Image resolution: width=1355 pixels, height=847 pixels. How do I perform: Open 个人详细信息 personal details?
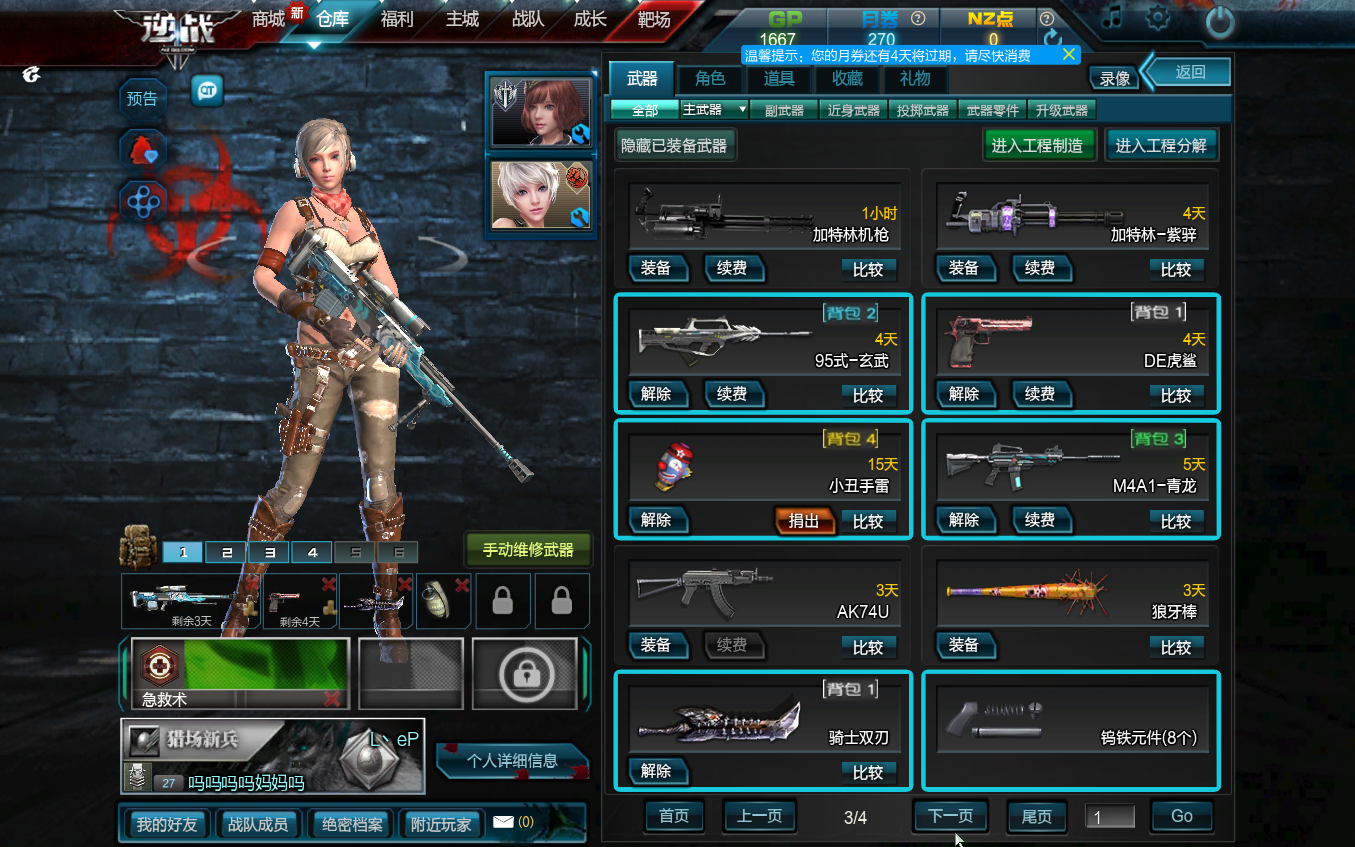(x=512, y=760)
